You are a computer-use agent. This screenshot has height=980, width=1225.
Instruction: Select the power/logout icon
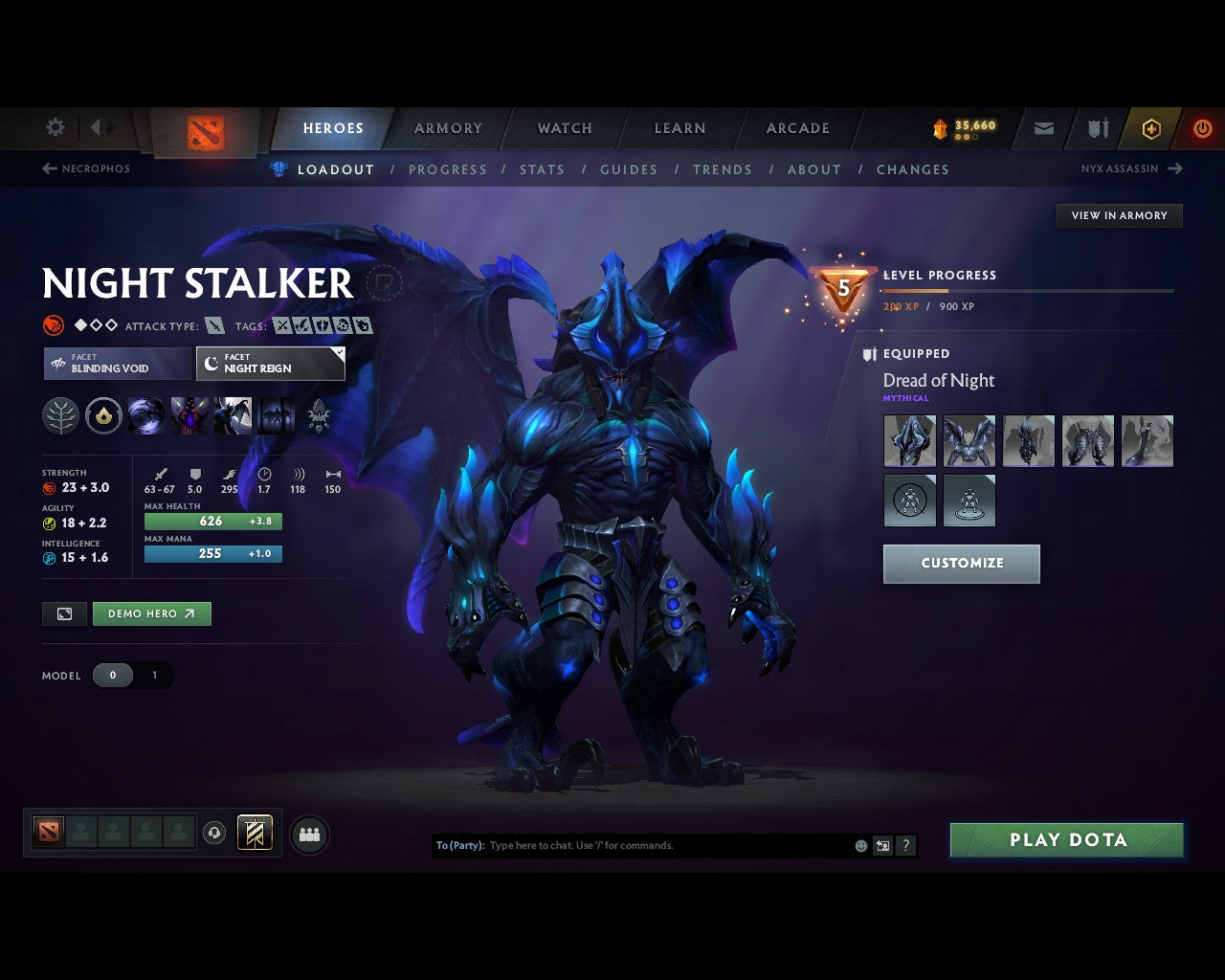tap(1203, 128)
